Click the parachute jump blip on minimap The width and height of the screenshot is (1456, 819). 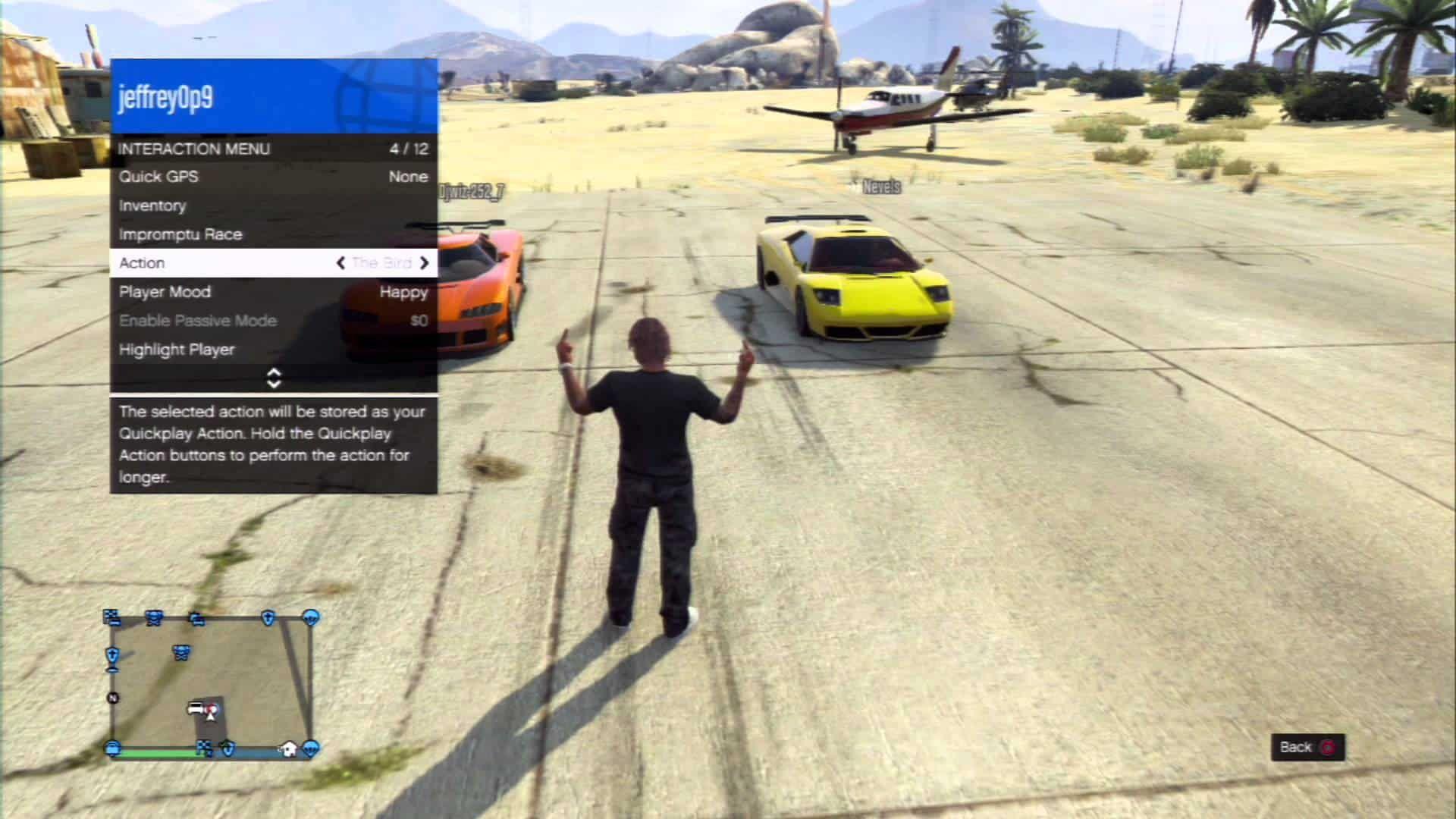click(310, 617)
